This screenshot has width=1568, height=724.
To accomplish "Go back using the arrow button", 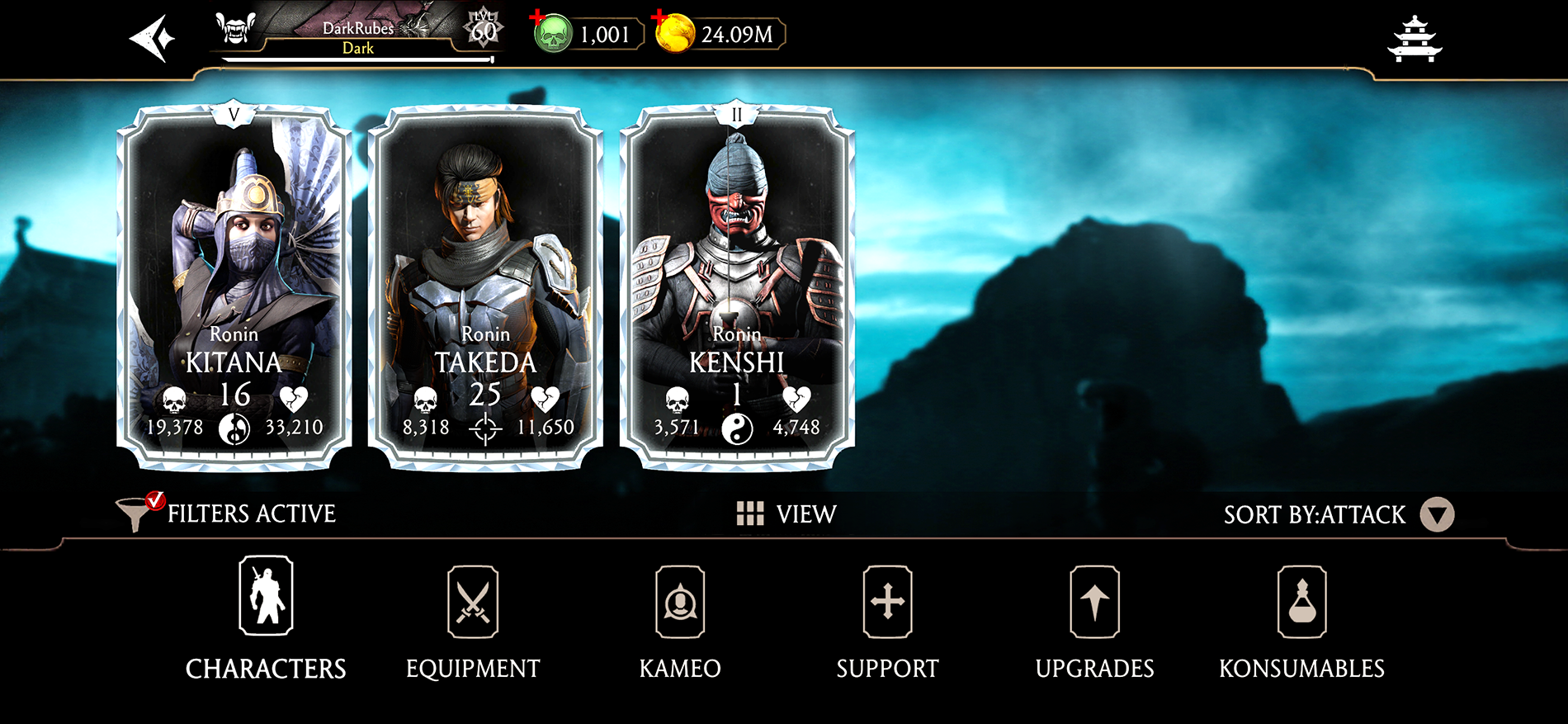I will point(153,38).
